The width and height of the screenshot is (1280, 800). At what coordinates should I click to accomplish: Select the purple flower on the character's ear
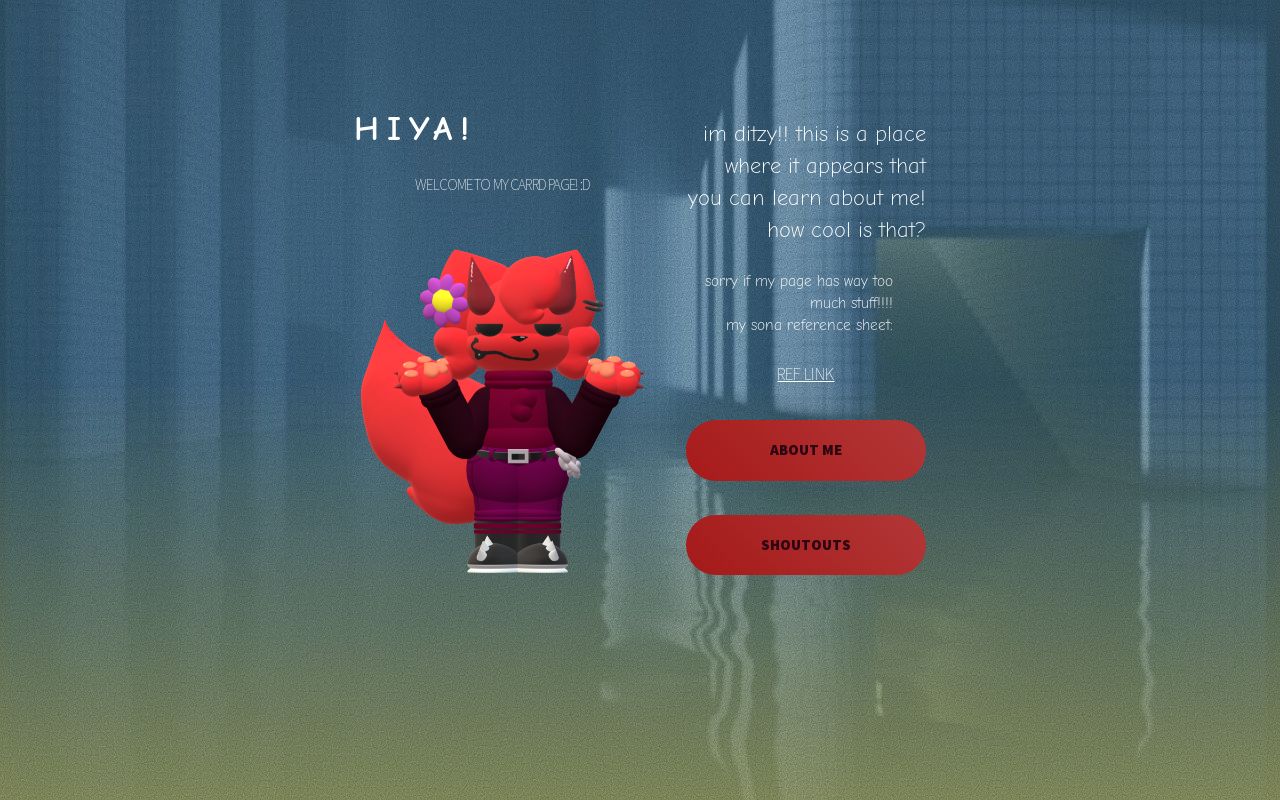click(x=443, y=299)
